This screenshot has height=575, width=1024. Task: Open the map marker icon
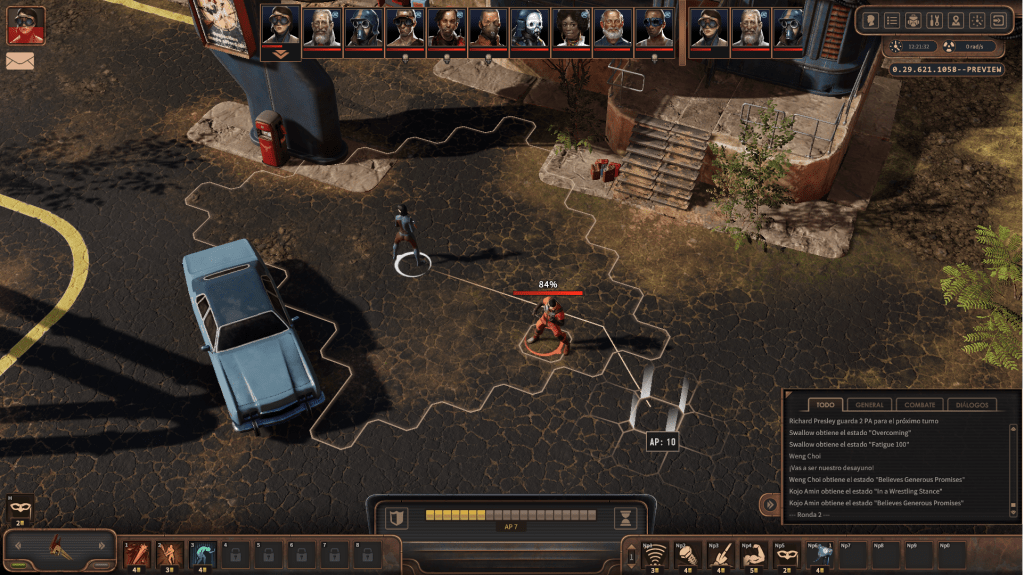coord(955,20)
